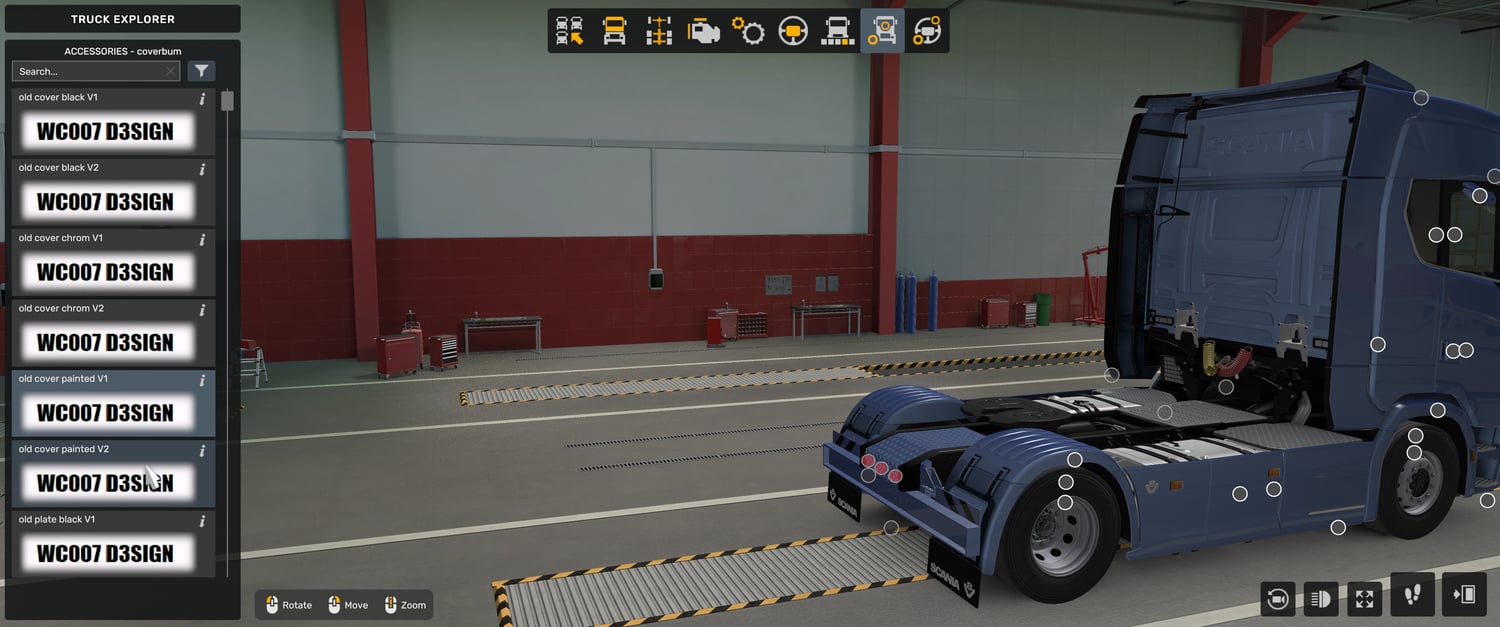Screen dimensions: 1500x627
Task: Open the accessory filter funnel button
Action: click(201, 71)
